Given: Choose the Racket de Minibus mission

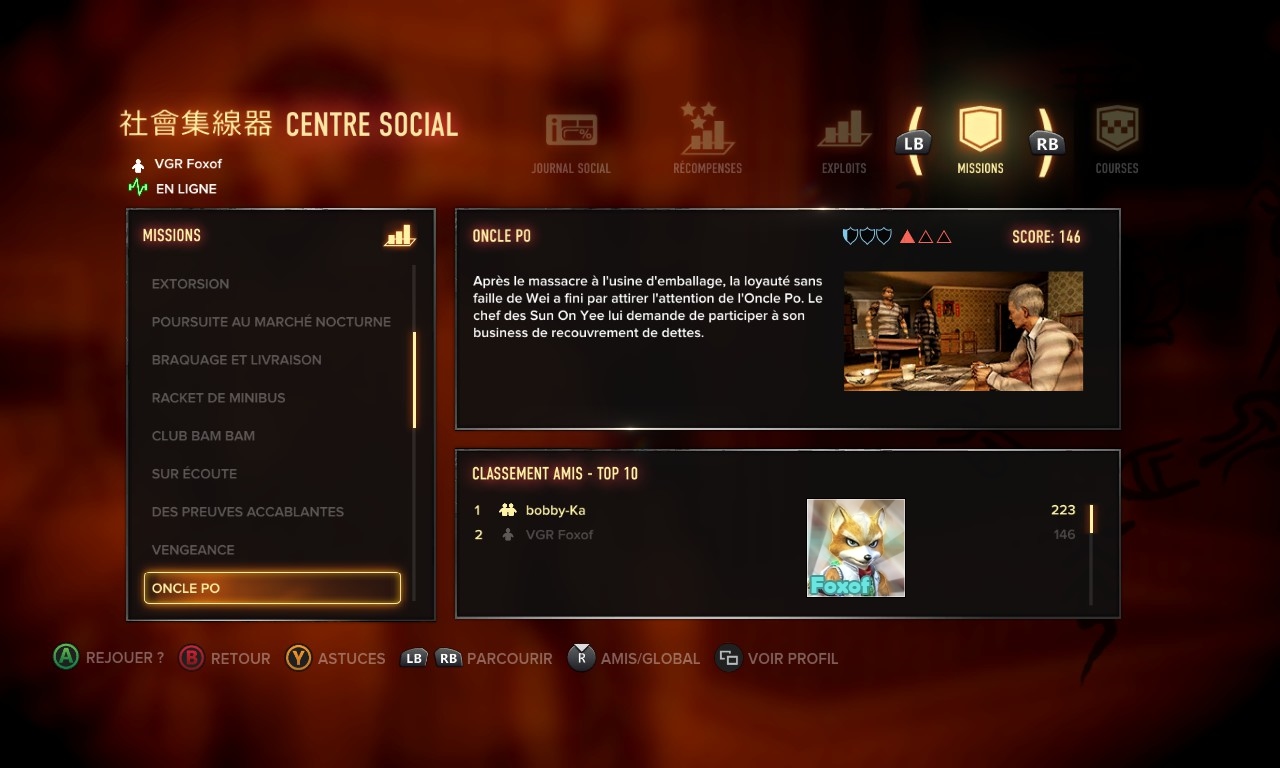Looking at the screenshot, I should pyautogui.click(x=218, y=398).
